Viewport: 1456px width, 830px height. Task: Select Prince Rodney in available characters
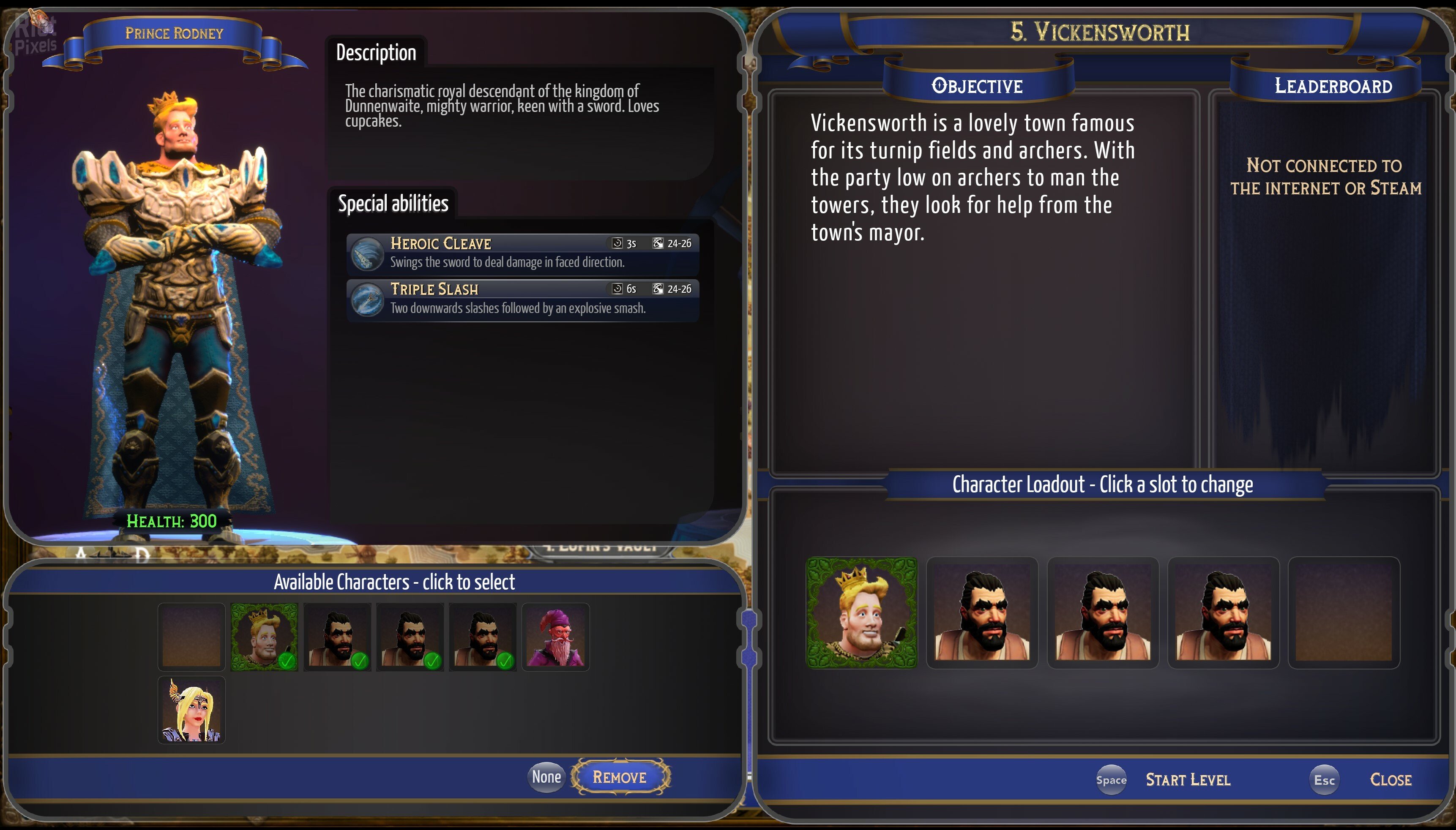(264, 637)
